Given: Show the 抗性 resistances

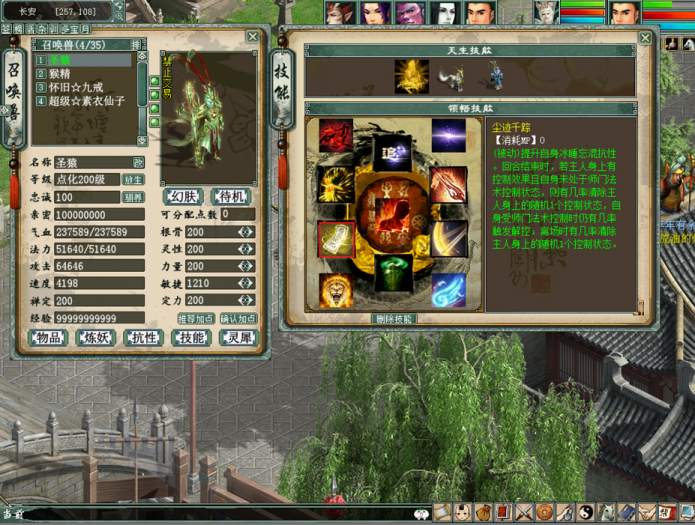Looking at the screenshot, I should point(143,338).
